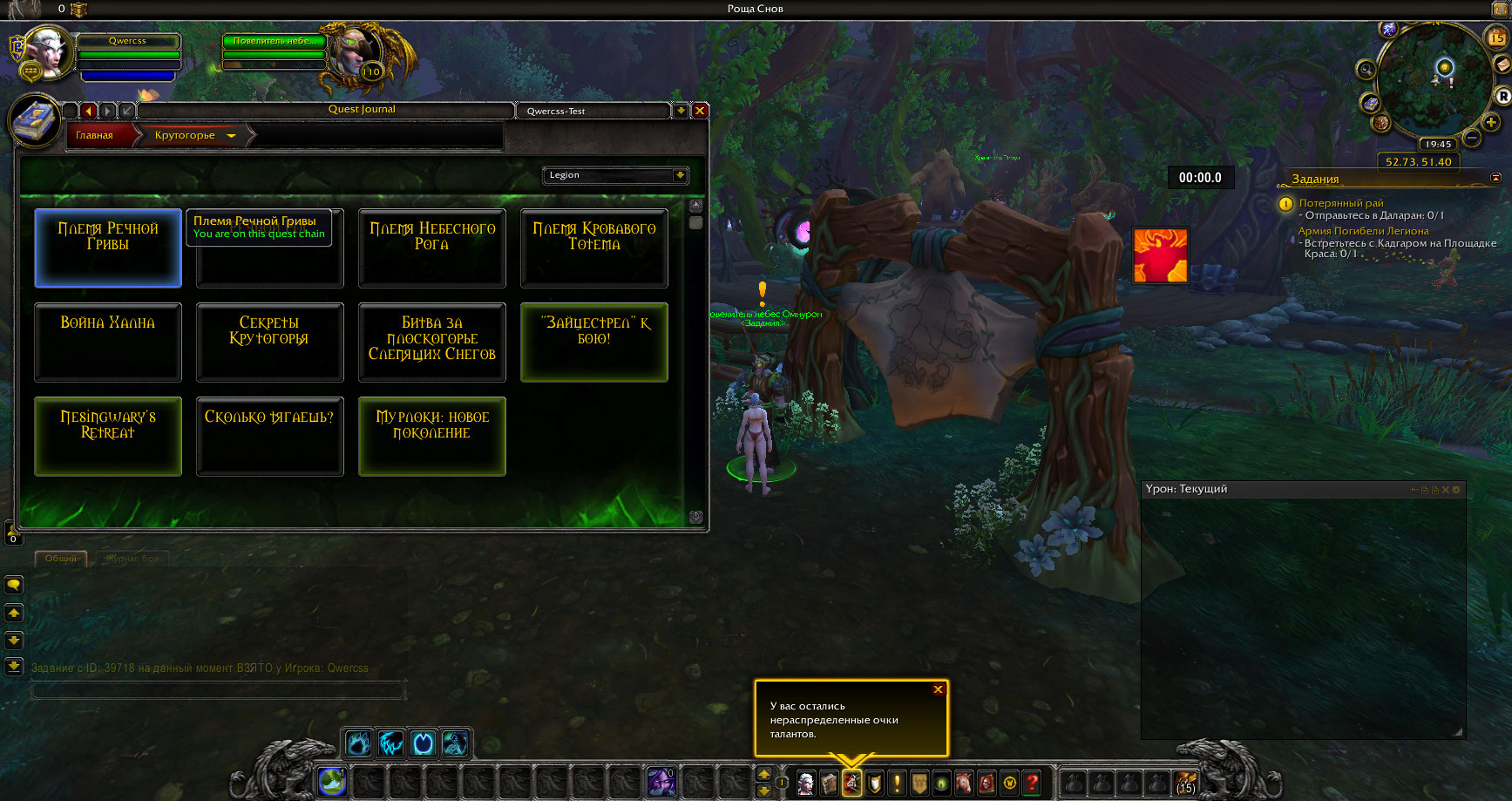This screenshot has width=1512, height=801.
Task: Open the red question mark help button
Action: 1032,782
